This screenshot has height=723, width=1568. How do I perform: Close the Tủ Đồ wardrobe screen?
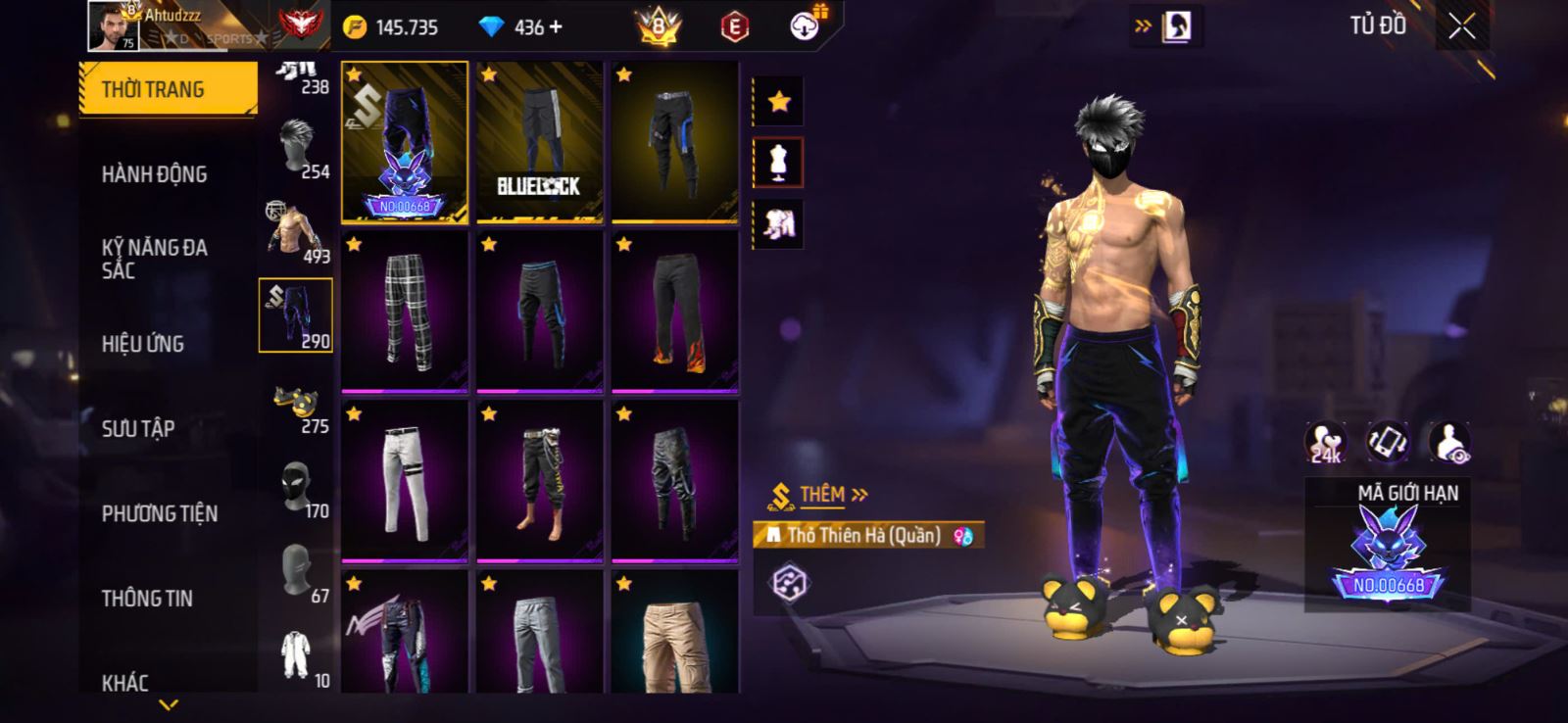(x=1461, y=27)
